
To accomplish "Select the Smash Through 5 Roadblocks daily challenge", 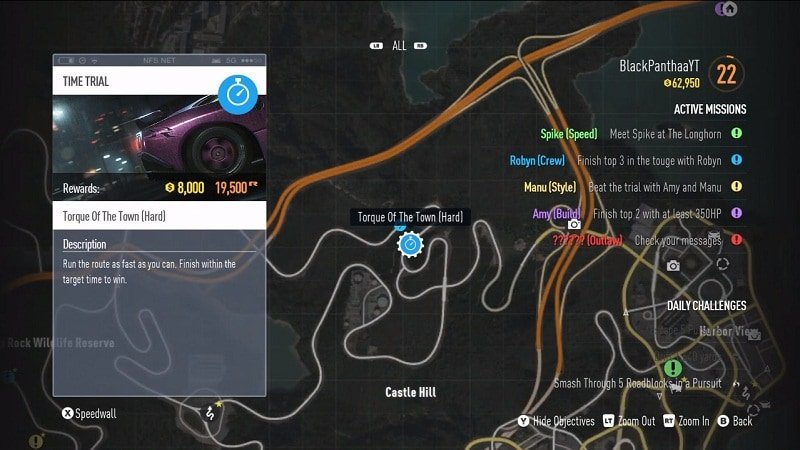I will pyautogui.click(x=645, y=383).
